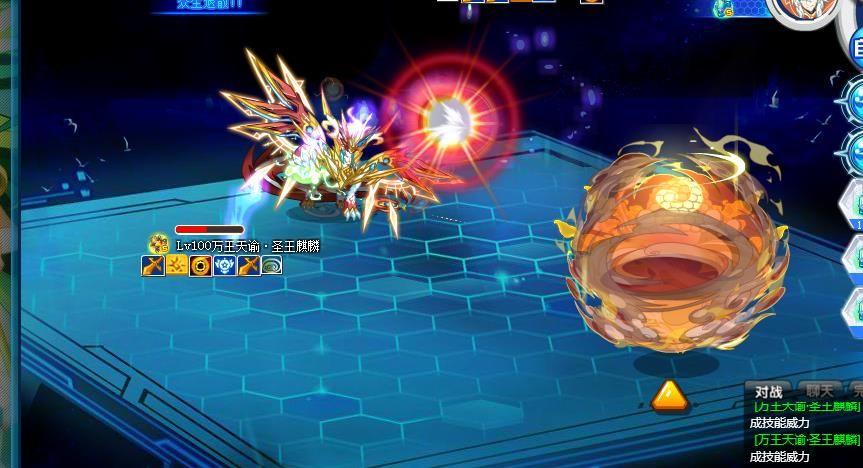Inspect the orange ring buff icon
This screenshot has width=863, height=468.
tap(200, 265)
